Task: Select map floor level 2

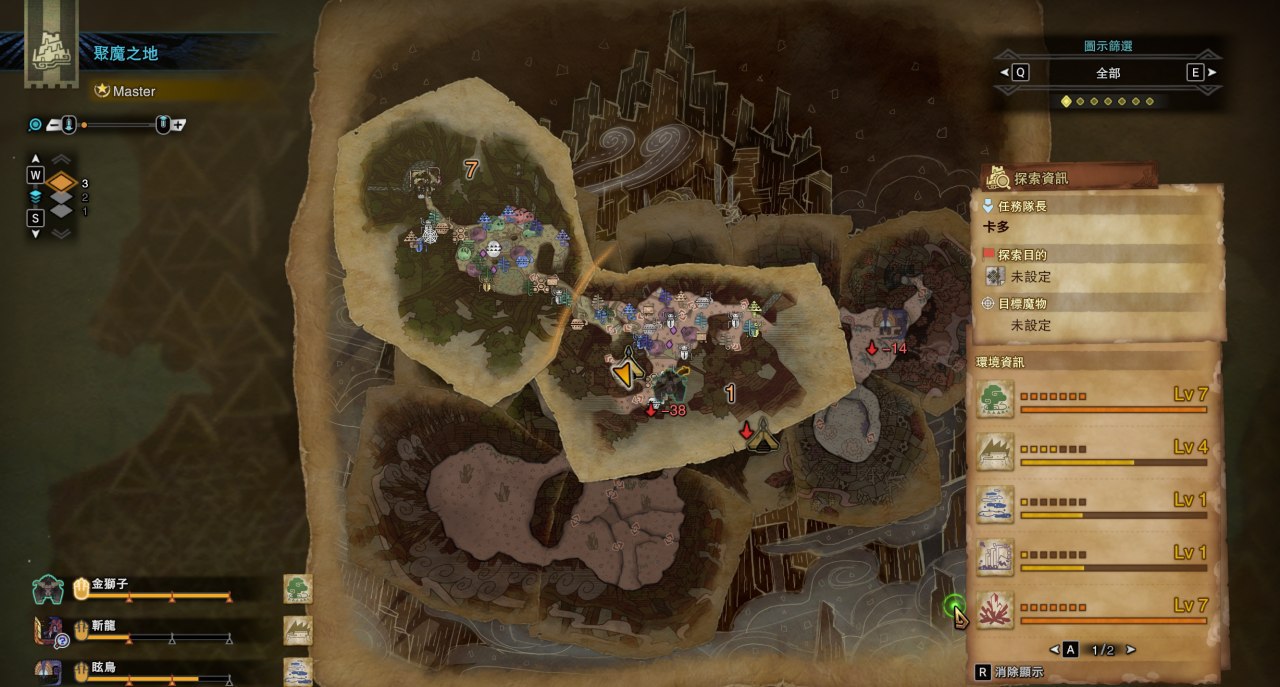Action: click(x=62, y=198)
